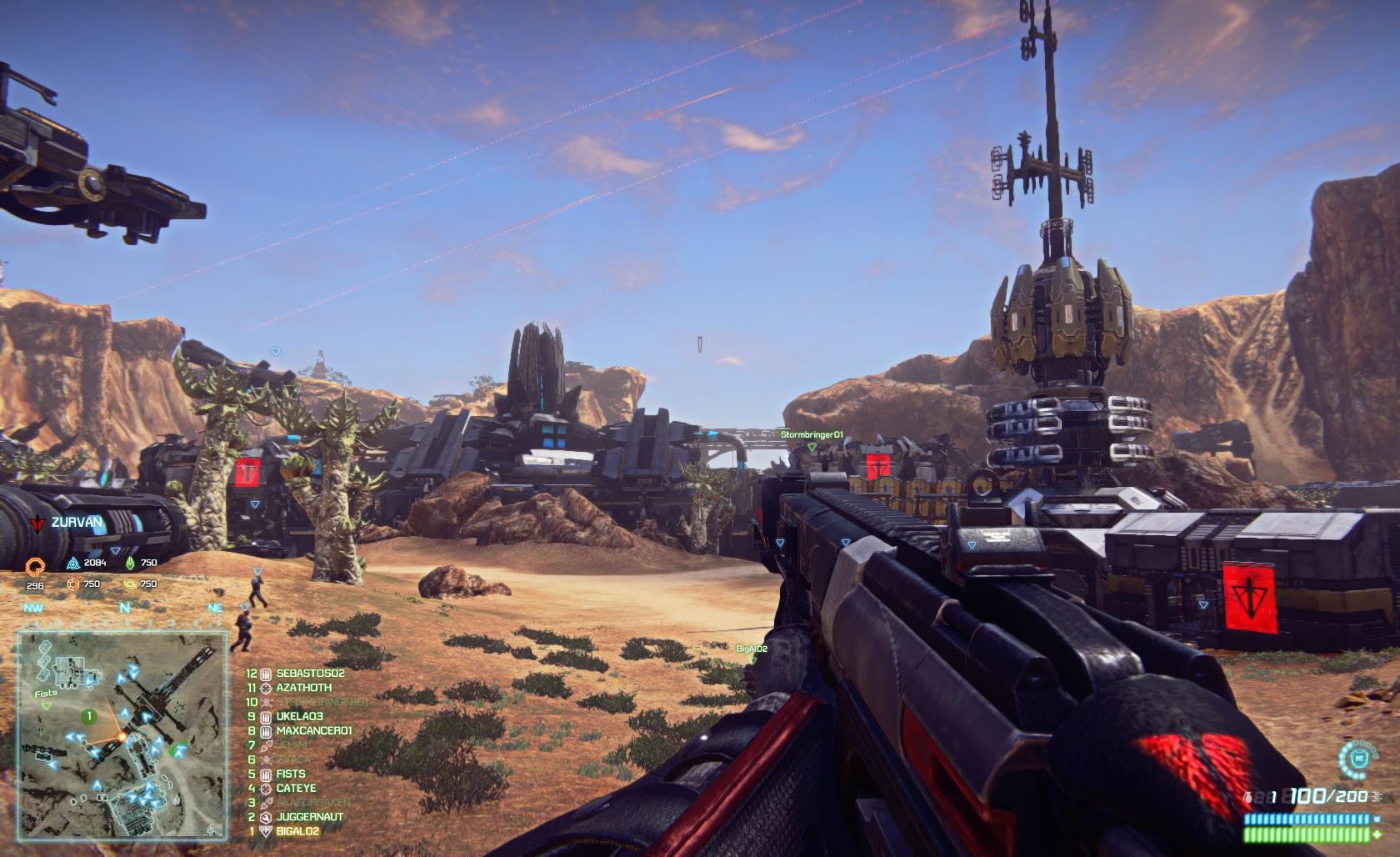Select the green infantry resource icon
This screenshot has width=1400, height=857.
(x=131, y=563)
